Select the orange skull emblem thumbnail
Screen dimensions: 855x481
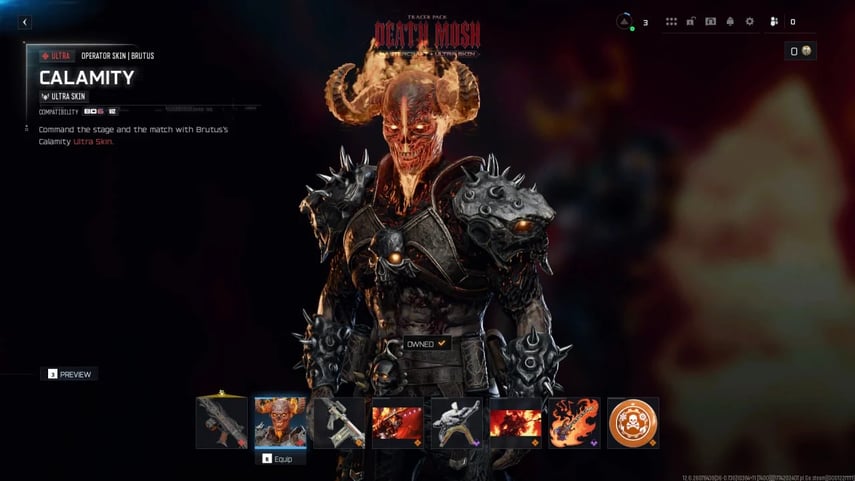pos(632,421)
